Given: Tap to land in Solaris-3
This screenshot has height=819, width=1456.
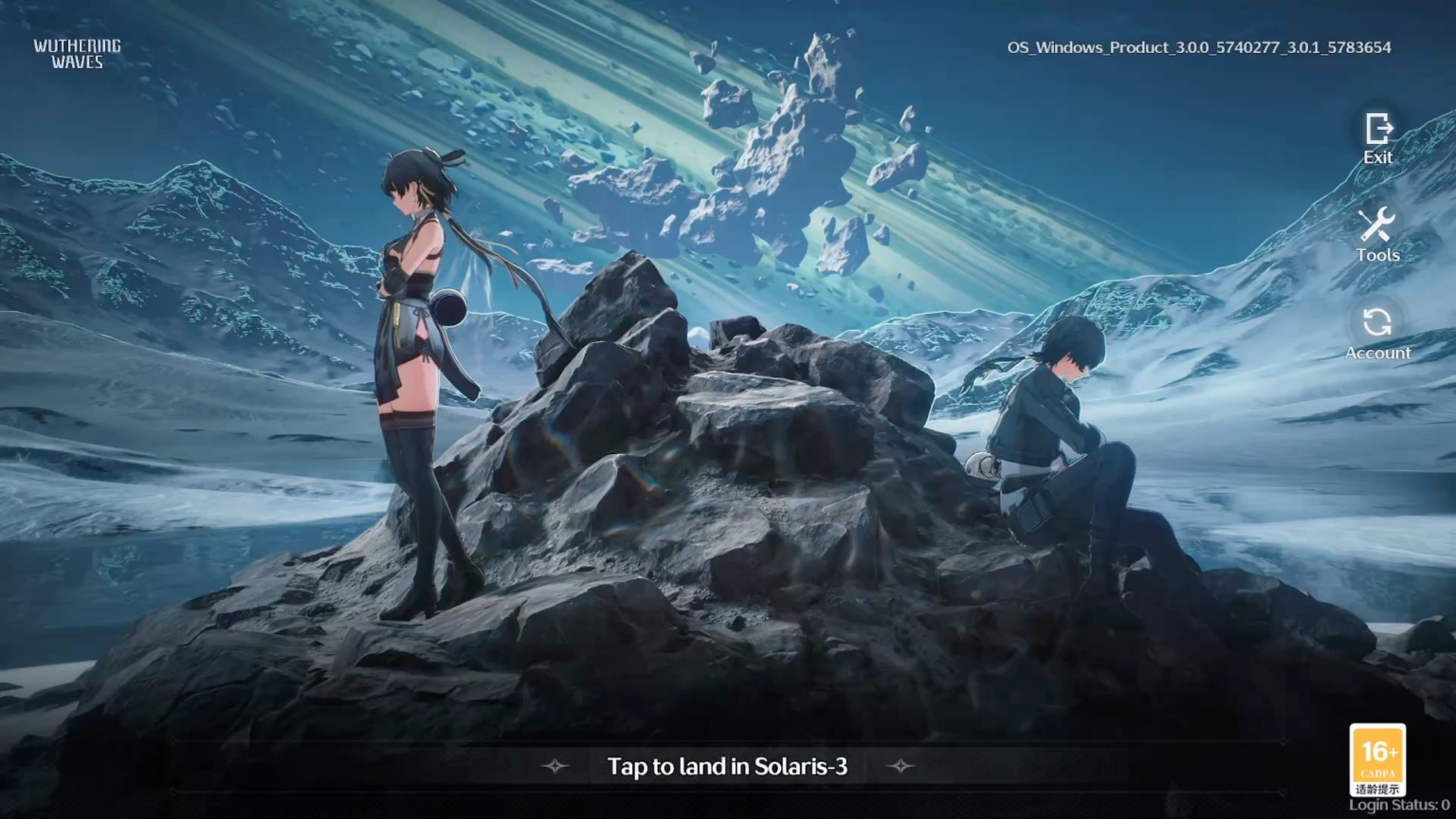Looking at the screenshot, I should [x=727, y=766].
